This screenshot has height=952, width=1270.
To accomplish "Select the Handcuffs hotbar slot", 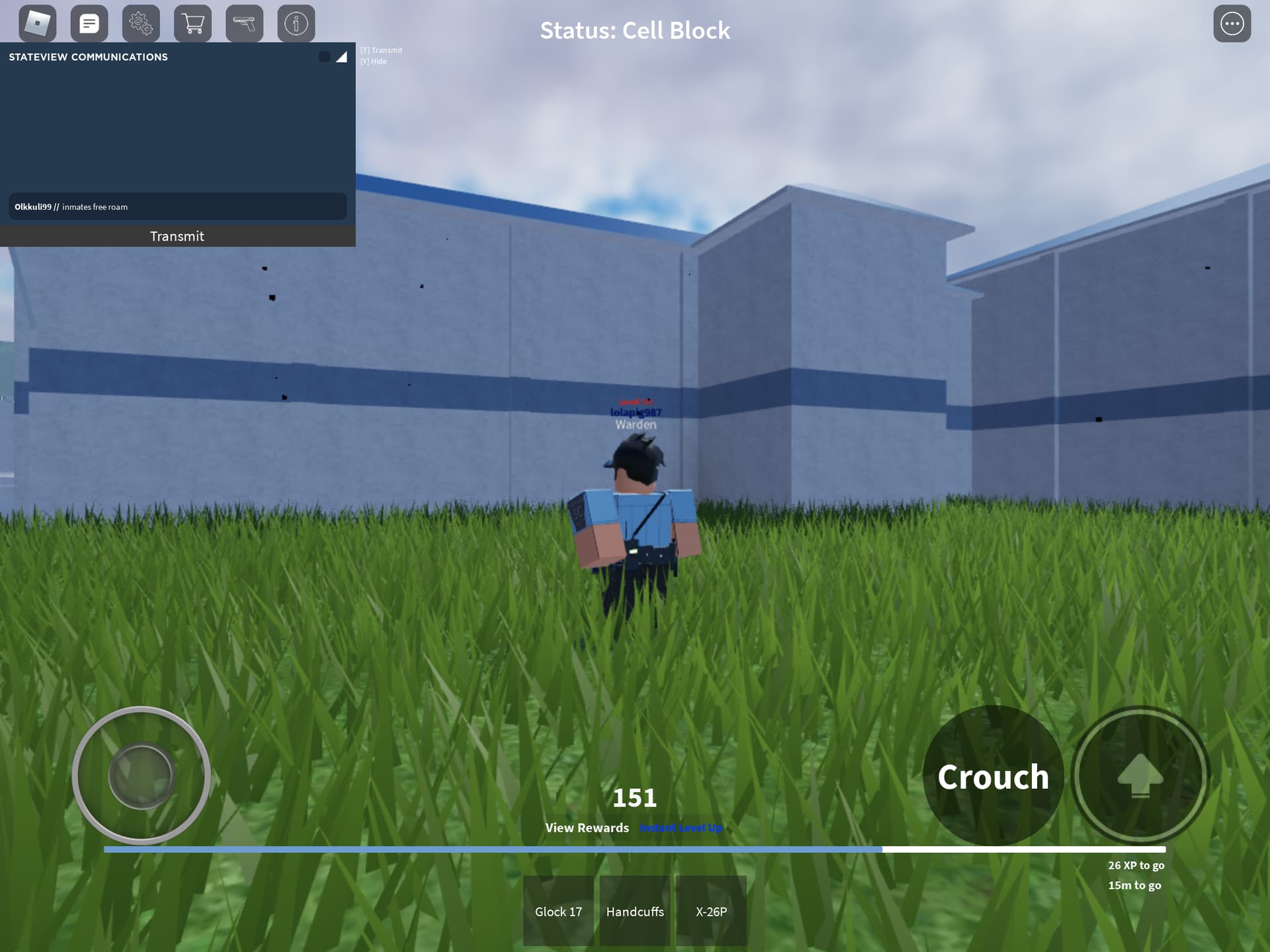I will pyautogui.click(x=634, y=911).
